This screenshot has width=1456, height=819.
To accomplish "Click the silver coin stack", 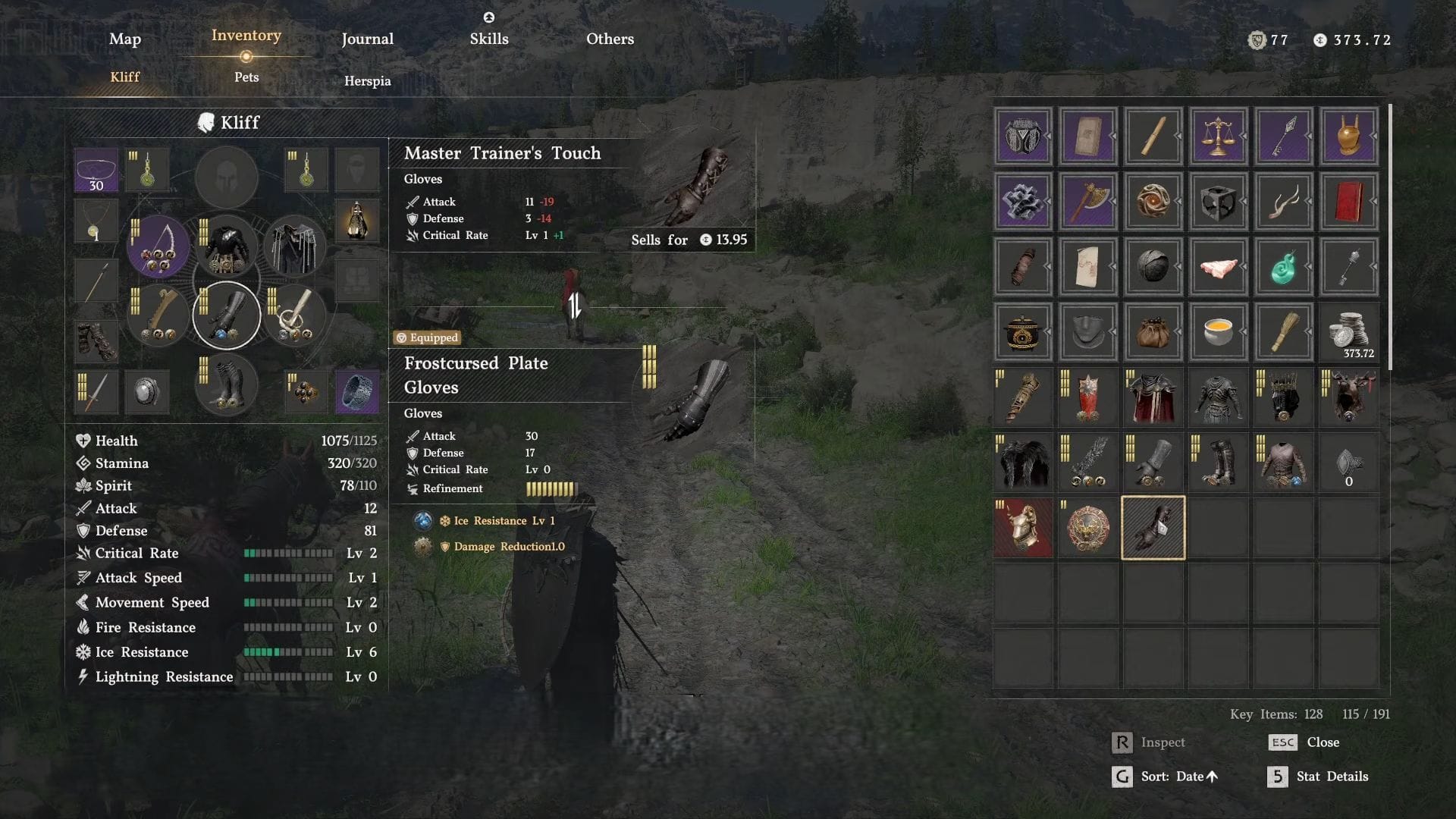I will click(1348, 332).
